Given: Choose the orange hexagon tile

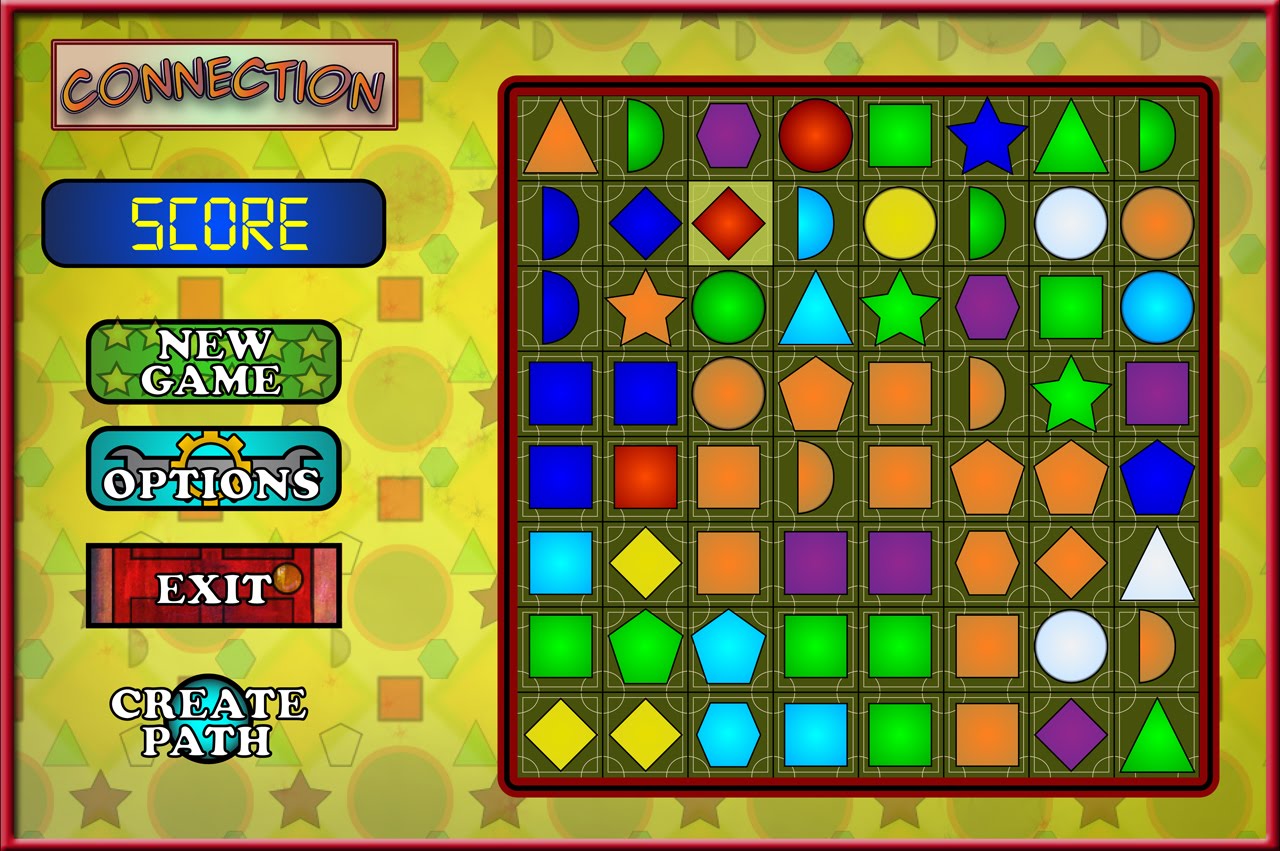Looking at the screenshot, I should [986, 563].
